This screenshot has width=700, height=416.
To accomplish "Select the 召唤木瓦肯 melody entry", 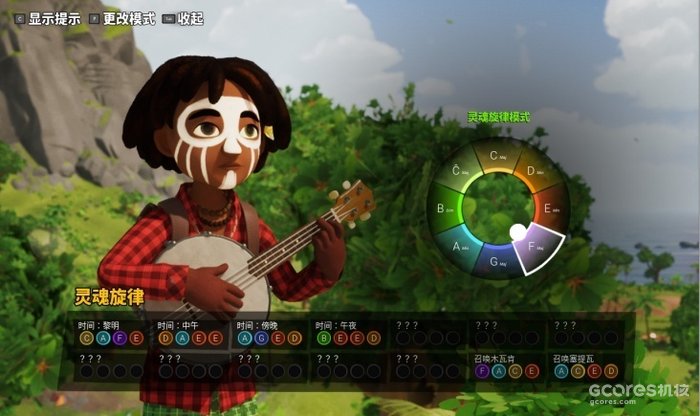I will [506, 363].
